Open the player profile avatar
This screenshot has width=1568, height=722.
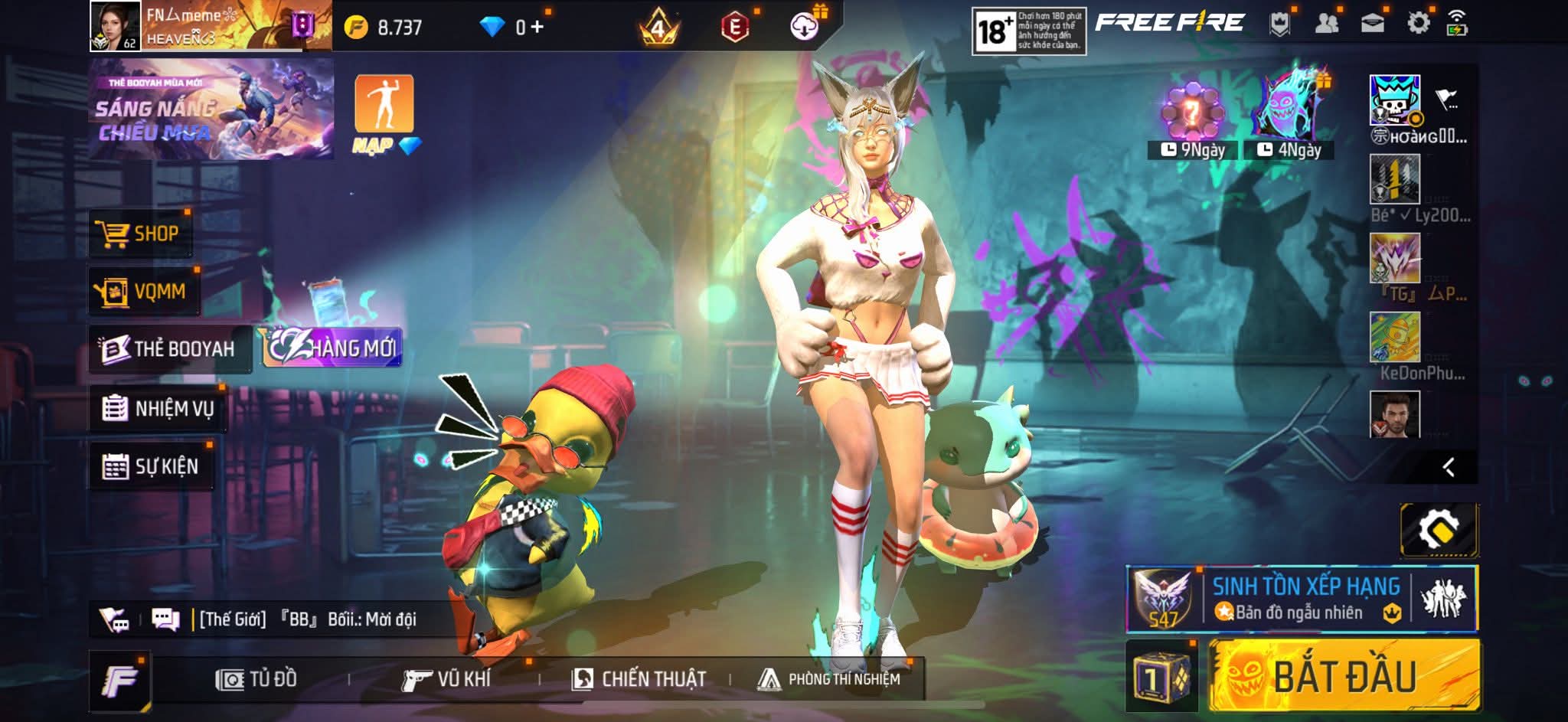[x=115, y=26]
